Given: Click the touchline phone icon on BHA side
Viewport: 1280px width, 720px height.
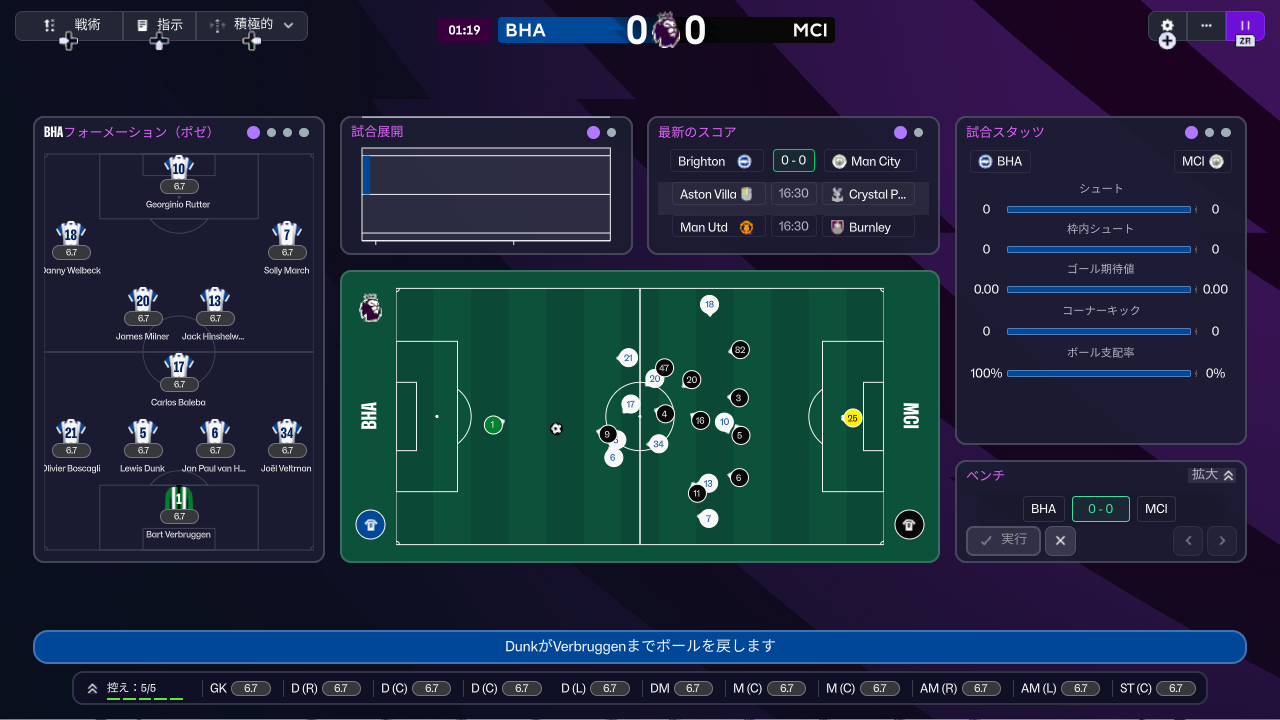Looking at the screenshot, I should tap(370, 524).
